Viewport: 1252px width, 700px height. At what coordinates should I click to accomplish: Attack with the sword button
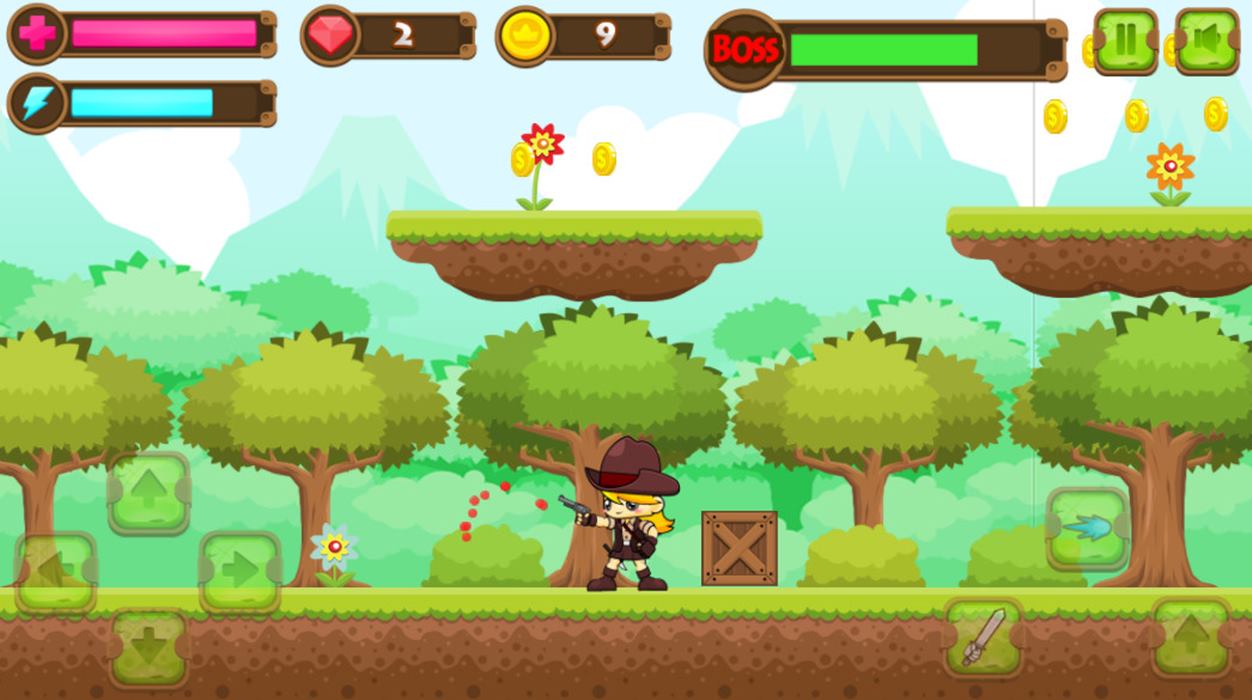tap(983, 637)
